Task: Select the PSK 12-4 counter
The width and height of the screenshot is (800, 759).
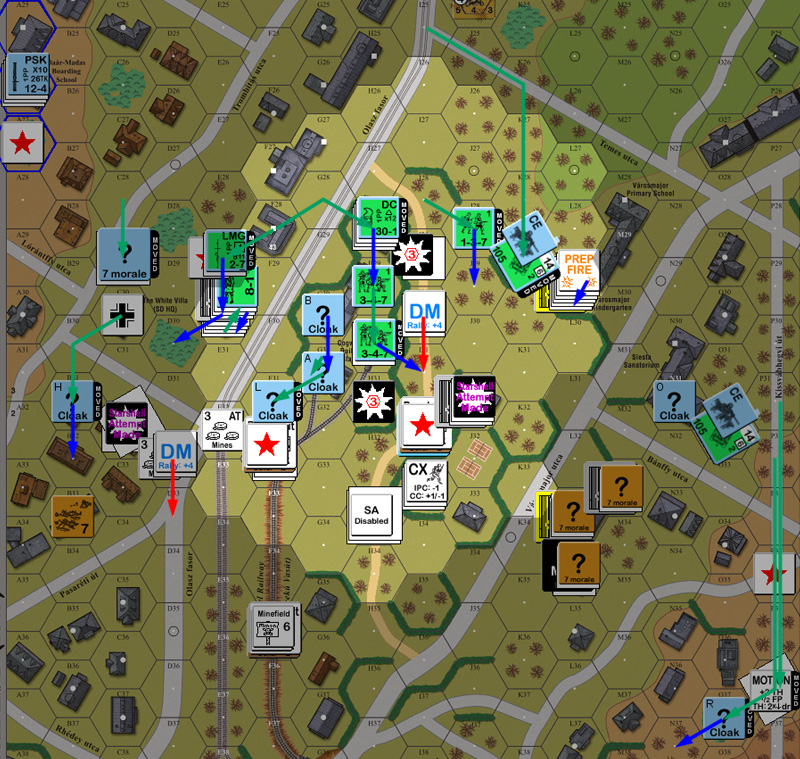Action: point(27,76)
